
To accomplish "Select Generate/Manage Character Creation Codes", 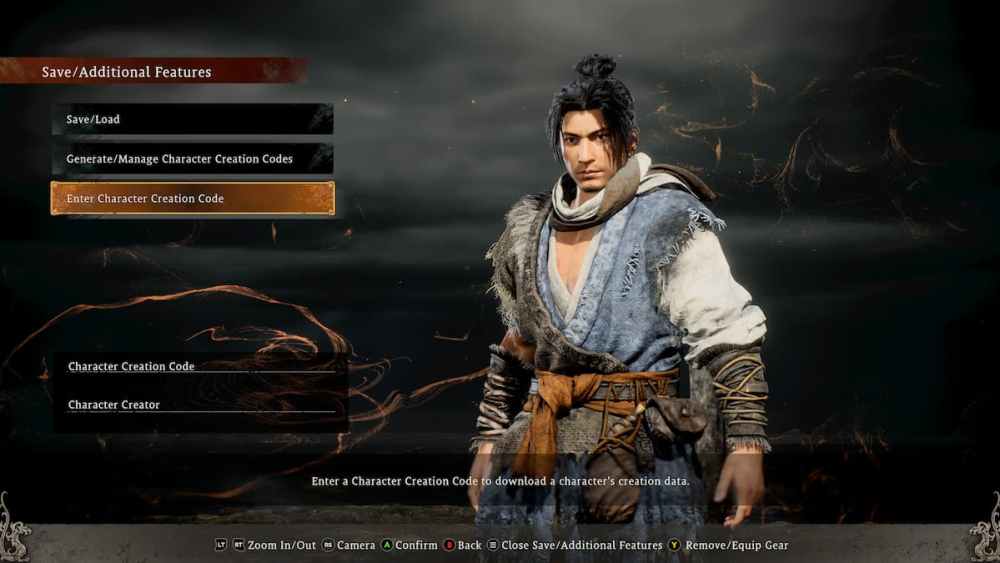I will pyautogui.click(x=192, y=159).
